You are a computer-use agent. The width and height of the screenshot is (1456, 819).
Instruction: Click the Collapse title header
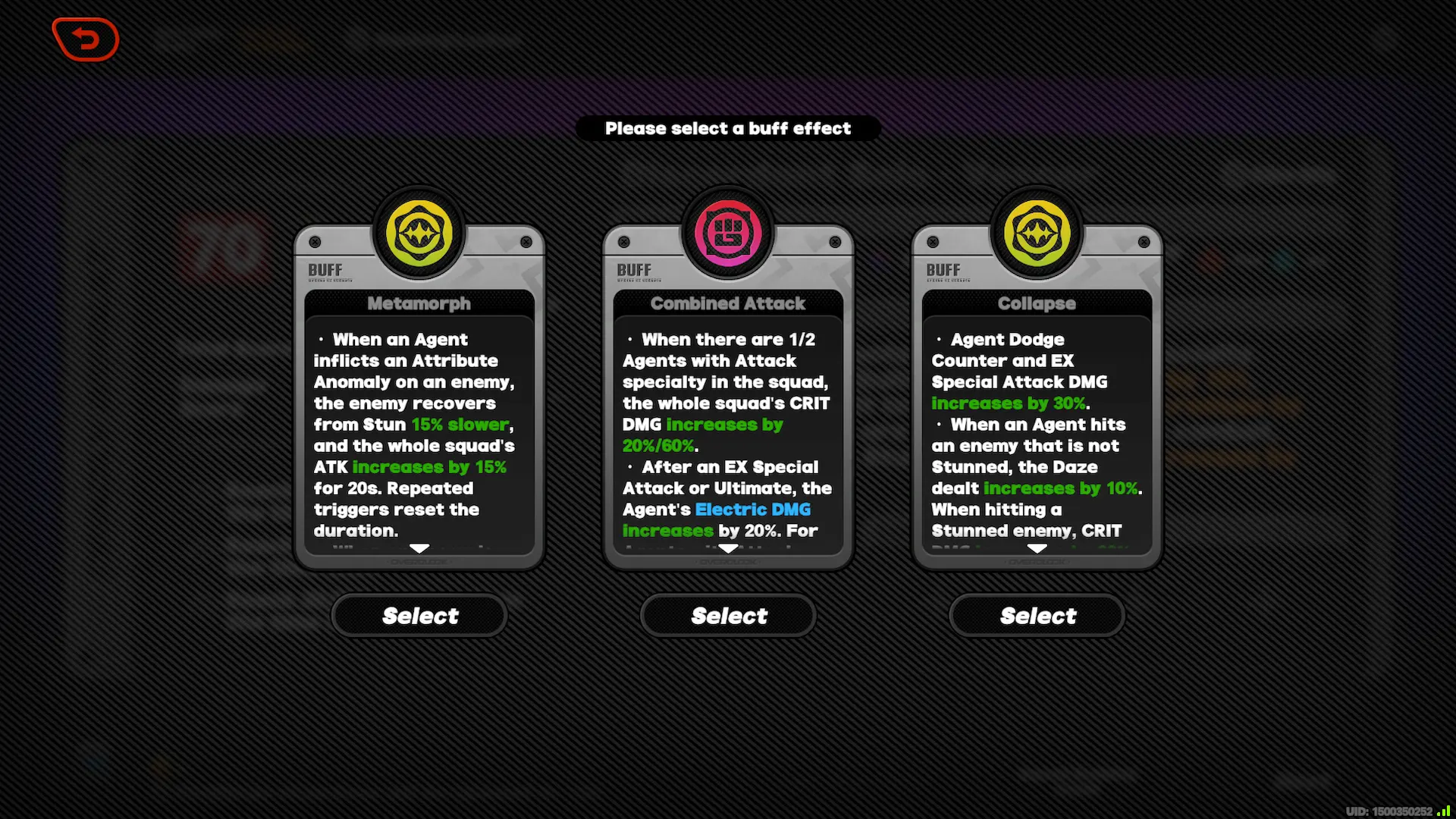point(1037,303)
